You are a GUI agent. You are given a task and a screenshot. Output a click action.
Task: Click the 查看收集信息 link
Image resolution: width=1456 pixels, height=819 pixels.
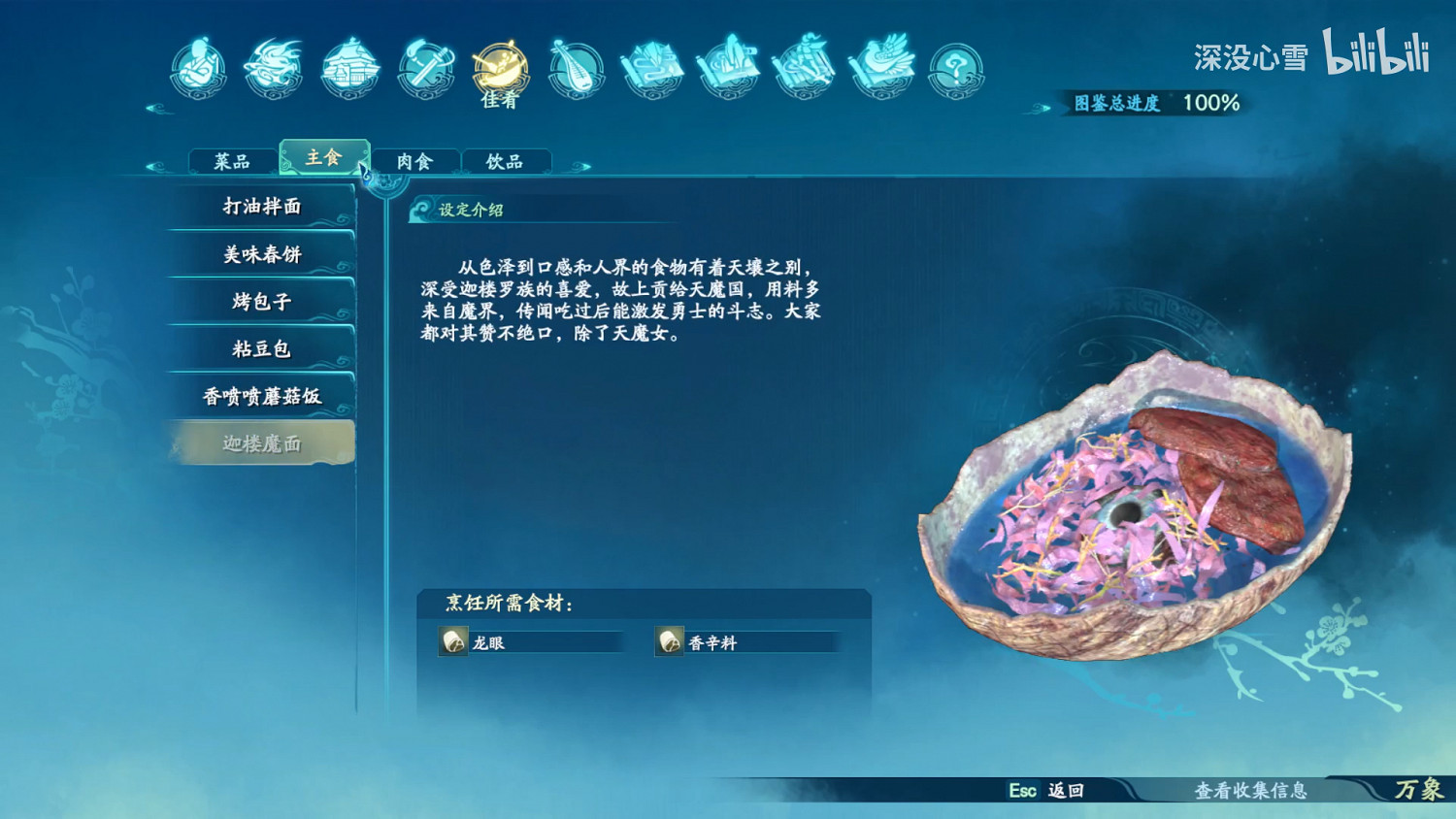click(x=1252, y=791)
